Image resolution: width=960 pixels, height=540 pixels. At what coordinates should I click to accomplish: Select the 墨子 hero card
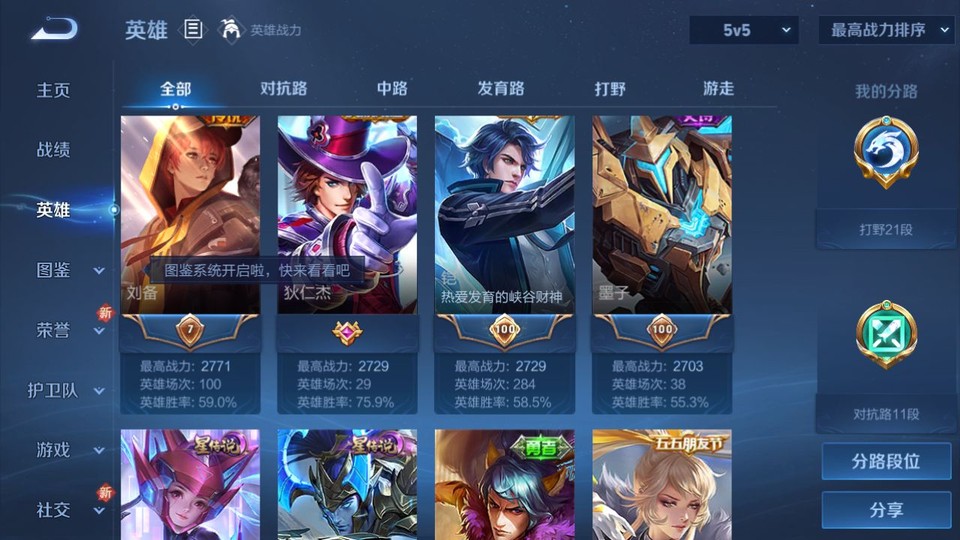point(662,215)
